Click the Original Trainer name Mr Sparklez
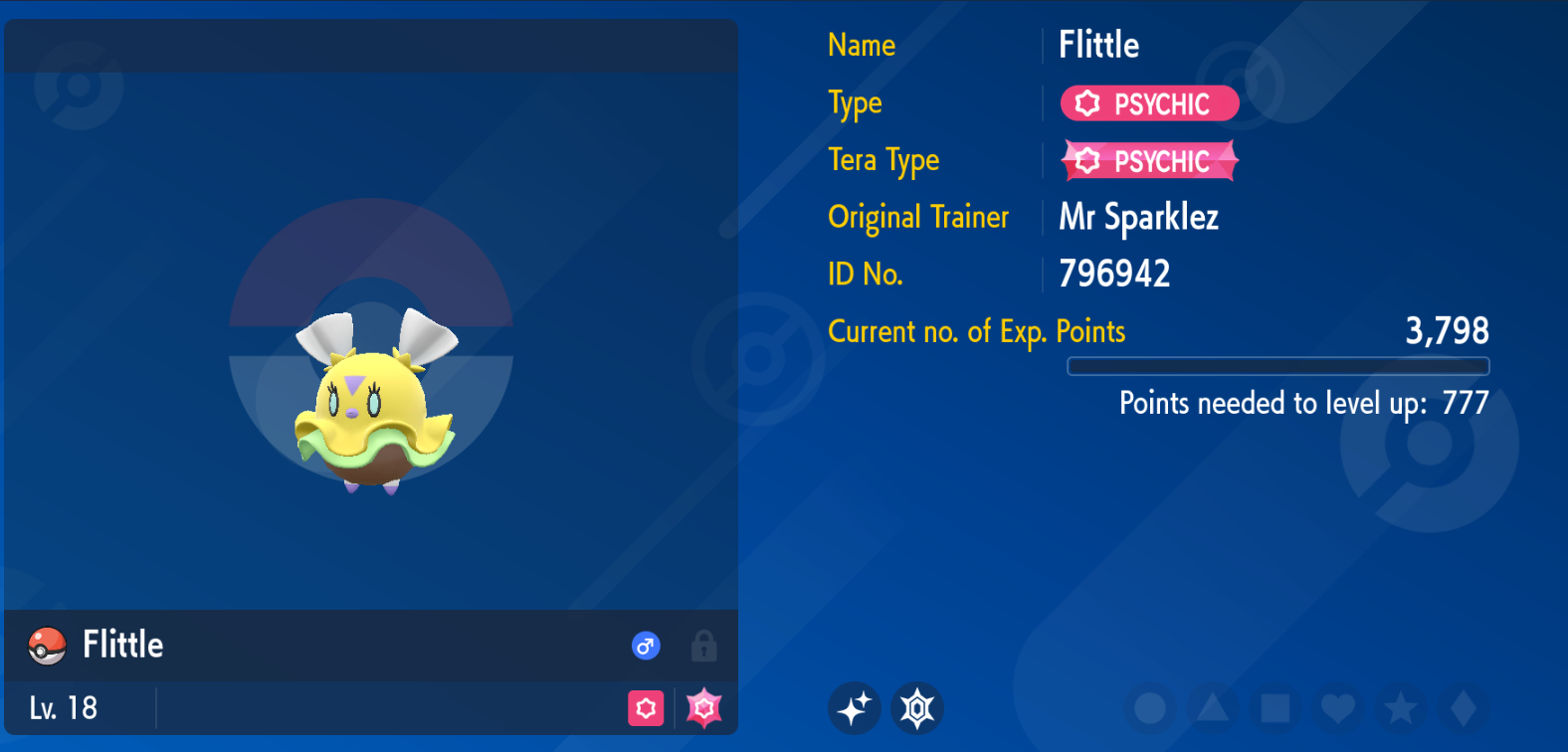 (x=1138, y=217)
